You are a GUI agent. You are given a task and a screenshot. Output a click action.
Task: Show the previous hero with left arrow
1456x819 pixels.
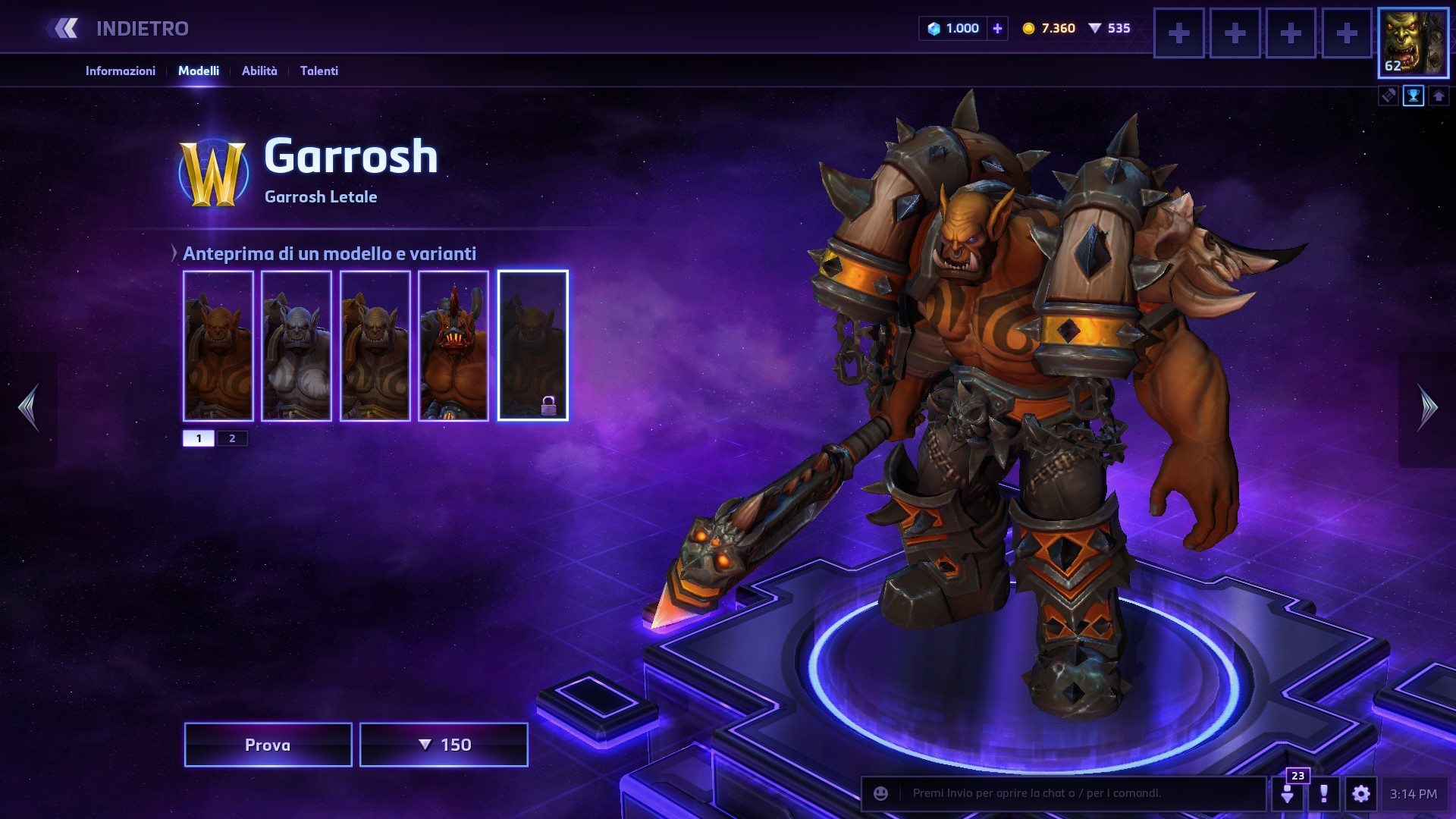pyautogui.click(x=29, y=408)
